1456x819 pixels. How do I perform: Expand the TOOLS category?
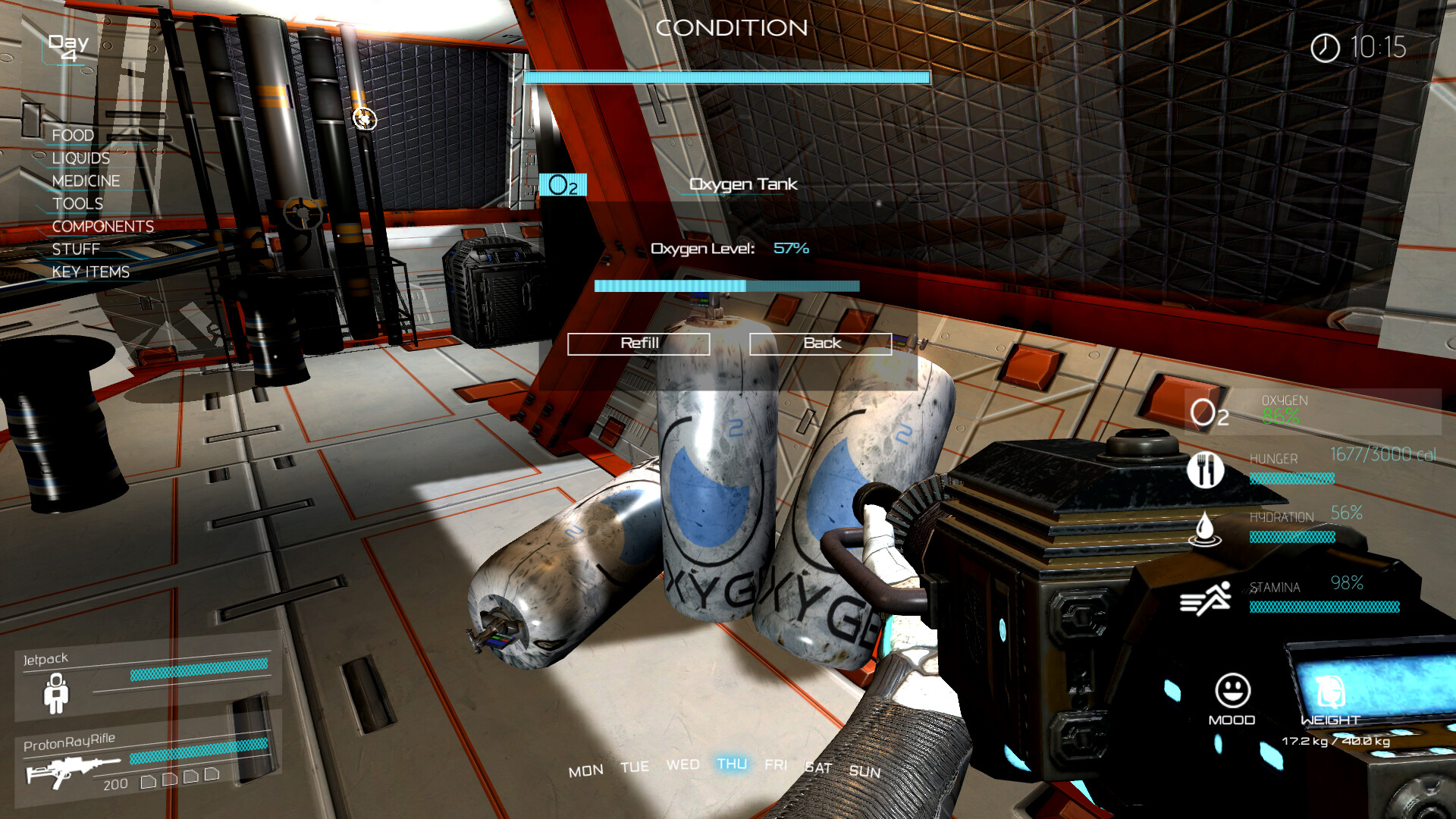(x=77, y=204)
